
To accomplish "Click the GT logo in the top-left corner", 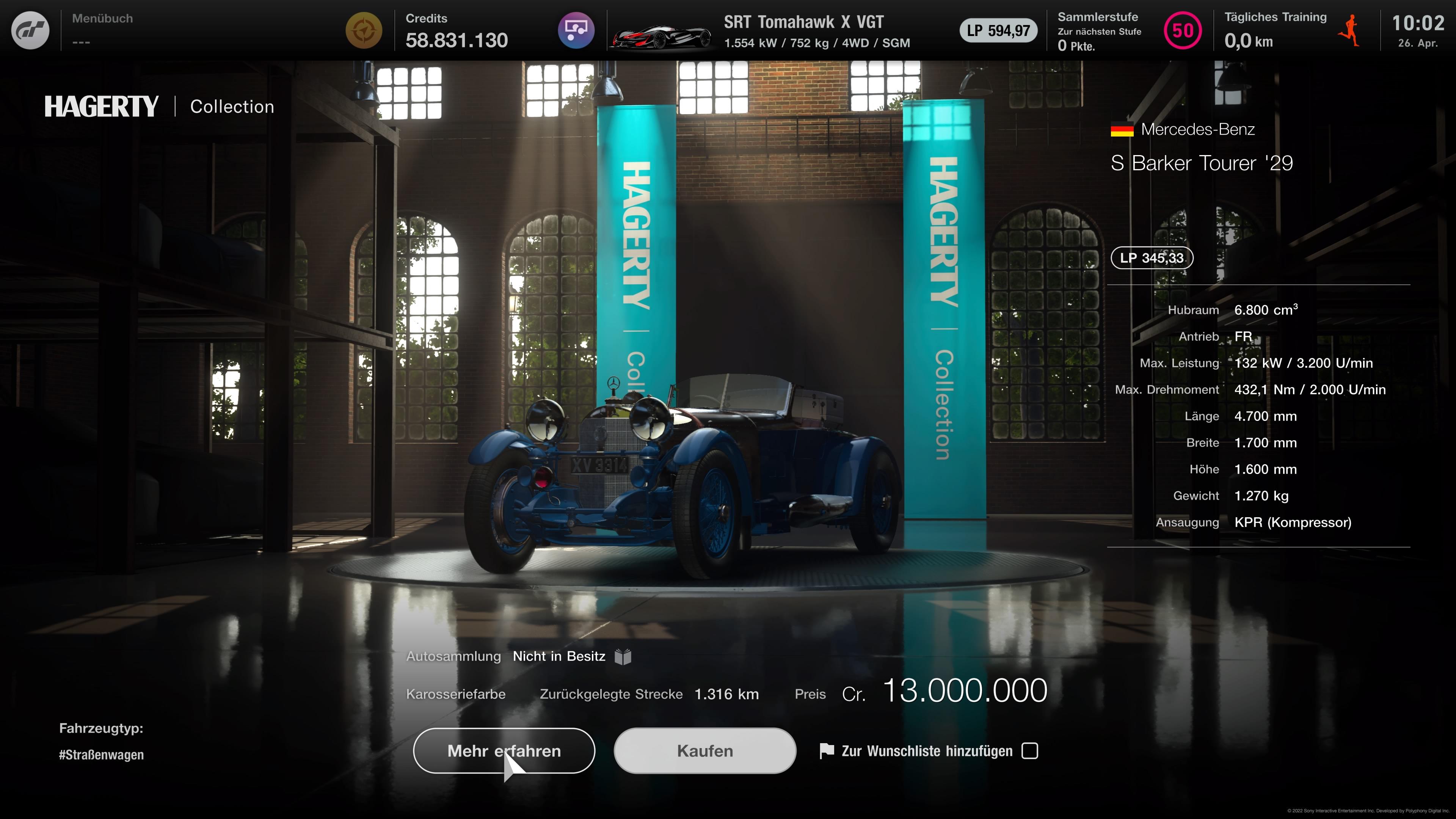I will [30, 30].
